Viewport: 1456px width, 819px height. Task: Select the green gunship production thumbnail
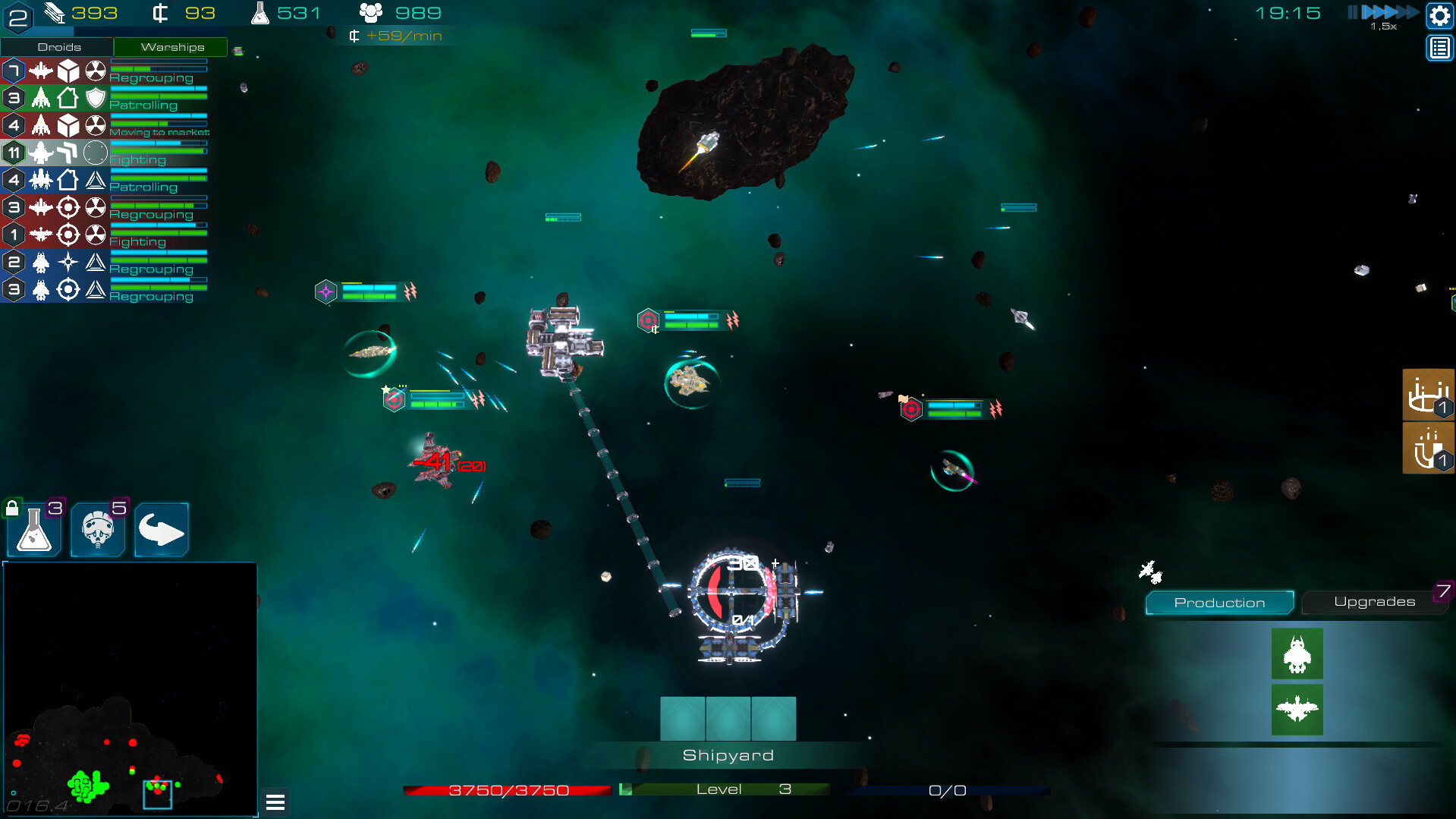[1297, 654]
